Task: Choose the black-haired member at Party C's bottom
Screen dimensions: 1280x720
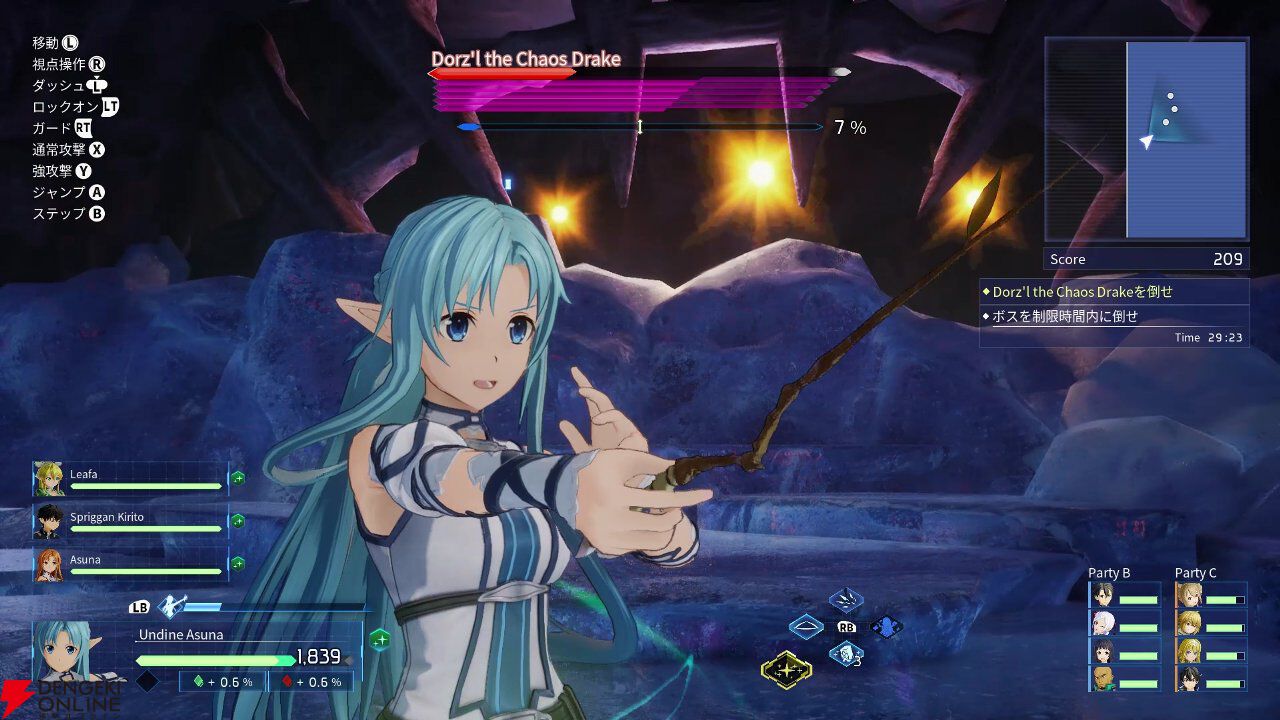Action: click(x=1189, y=679)
